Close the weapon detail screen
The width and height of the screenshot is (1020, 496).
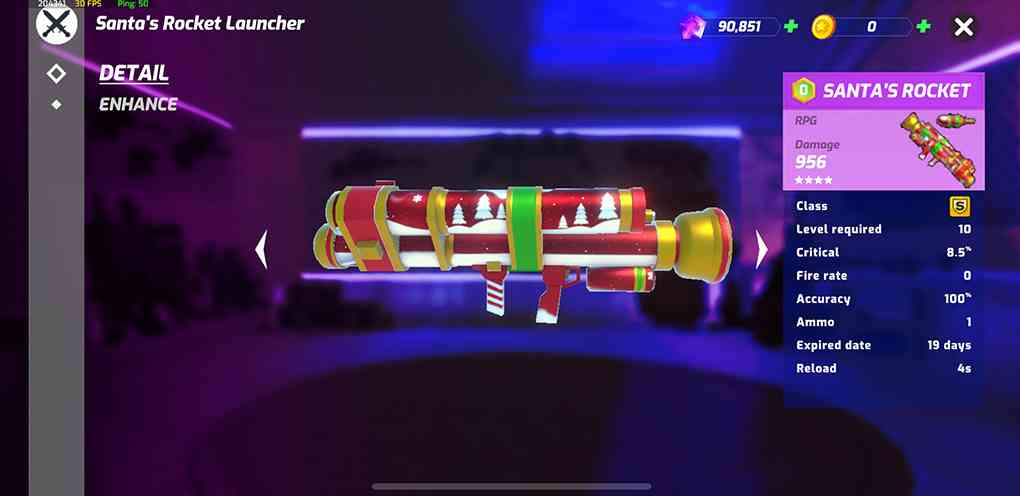(x=963, y=27)
